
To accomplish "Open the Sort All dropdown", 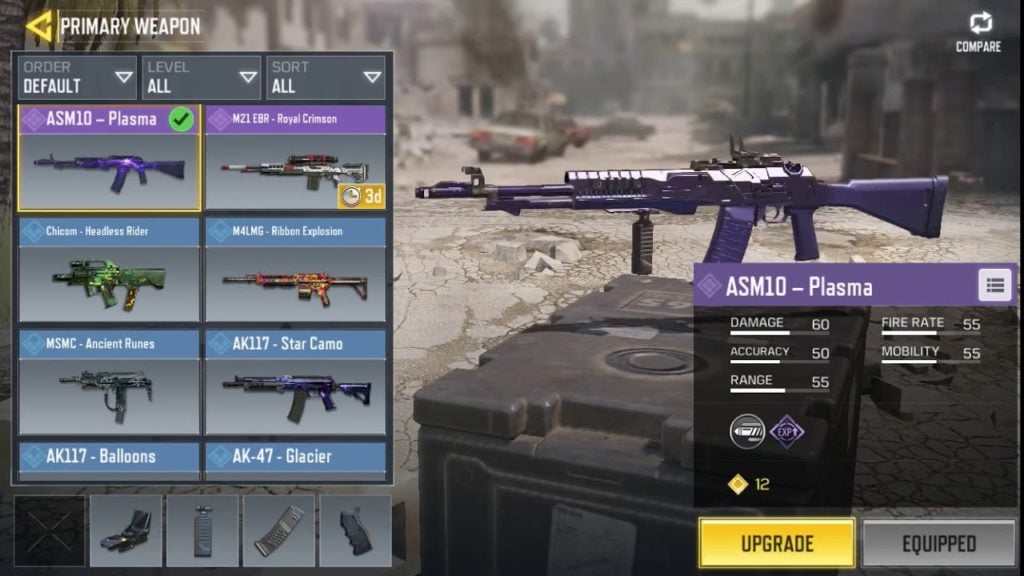I will (x=325, y=78).
